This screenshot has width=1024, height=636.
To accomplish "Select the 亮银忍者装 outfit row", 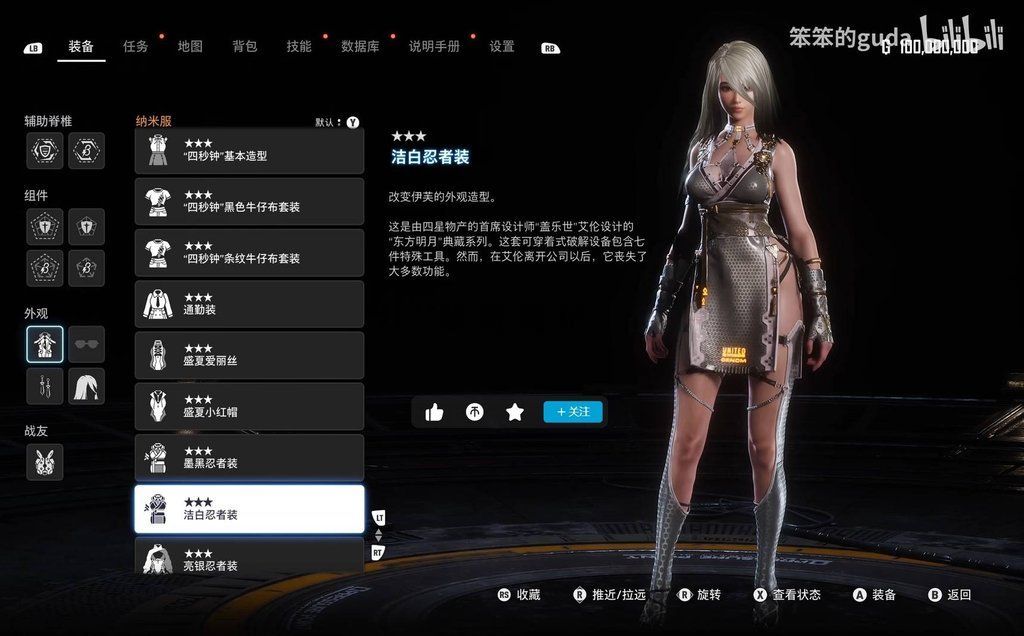I will 249,557.
